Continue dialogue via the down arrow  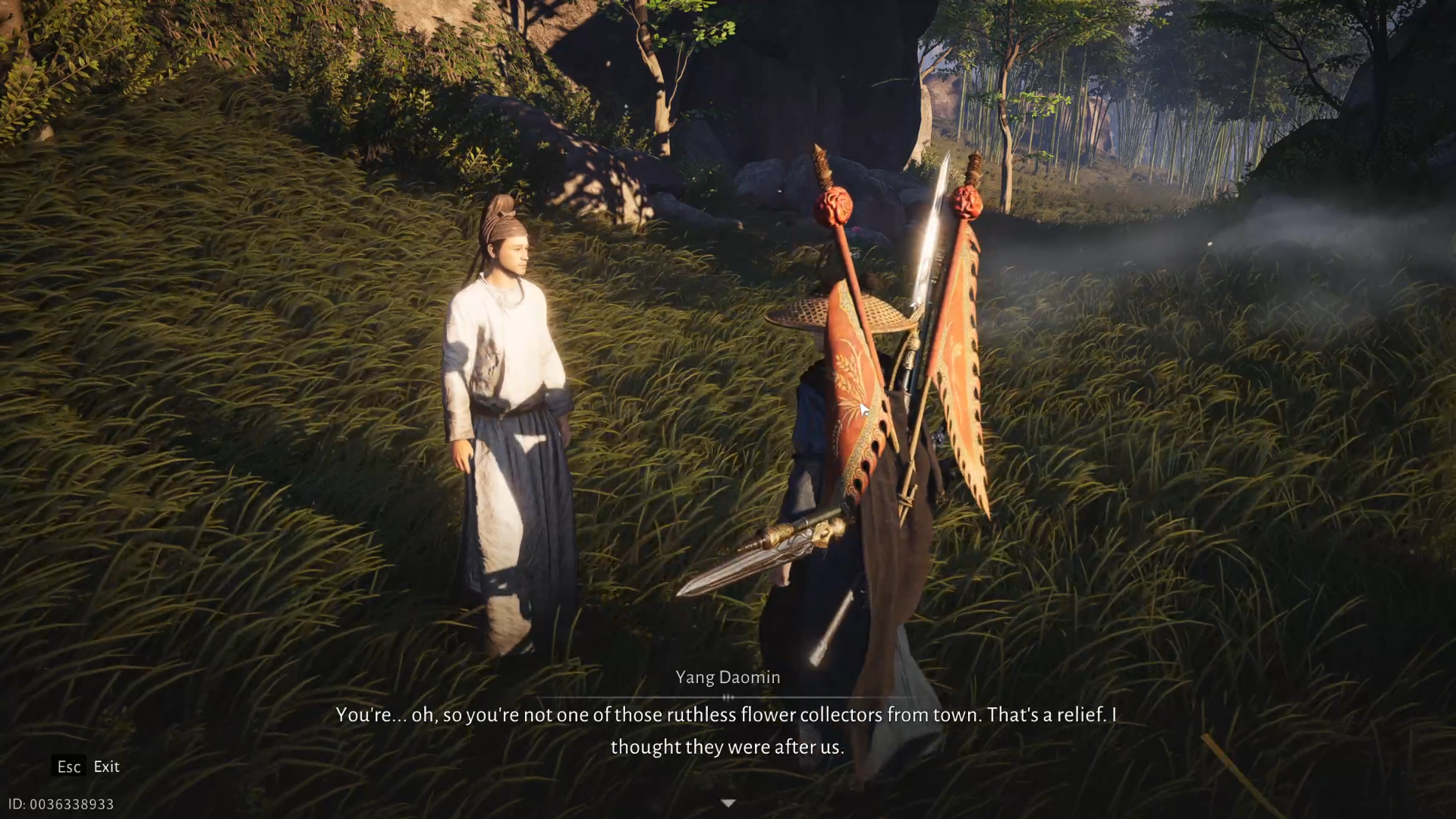pyautogui.click(x=728, y=803)
